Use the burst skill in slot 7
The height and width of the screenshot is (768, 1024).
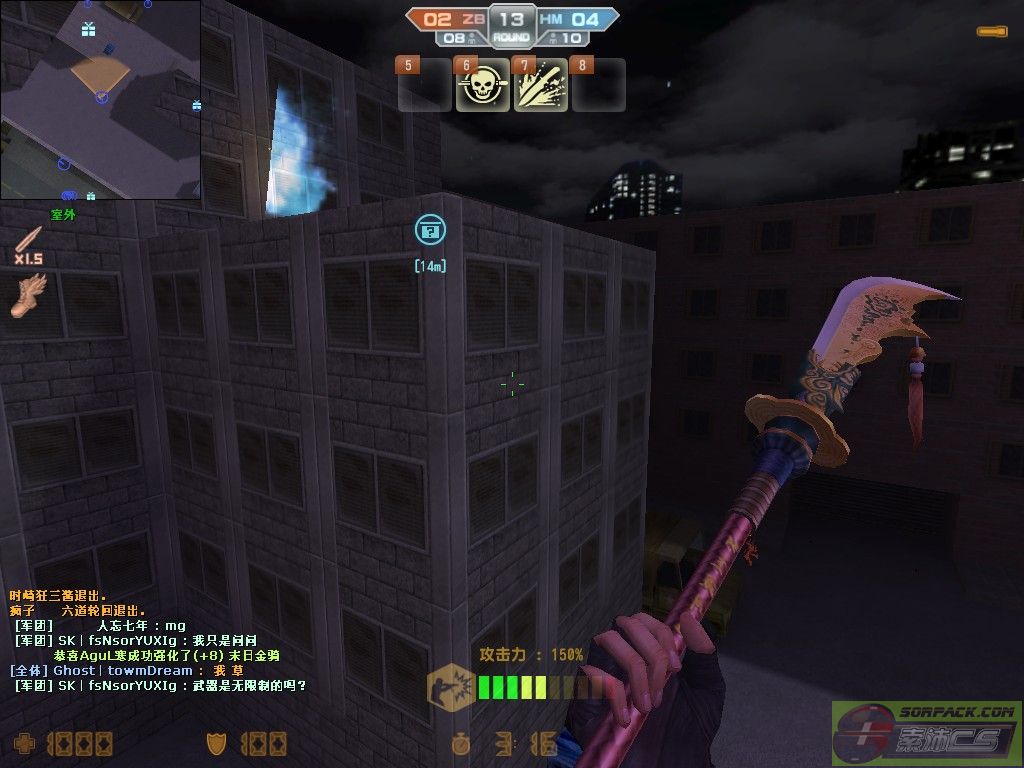tap(541, 87)
